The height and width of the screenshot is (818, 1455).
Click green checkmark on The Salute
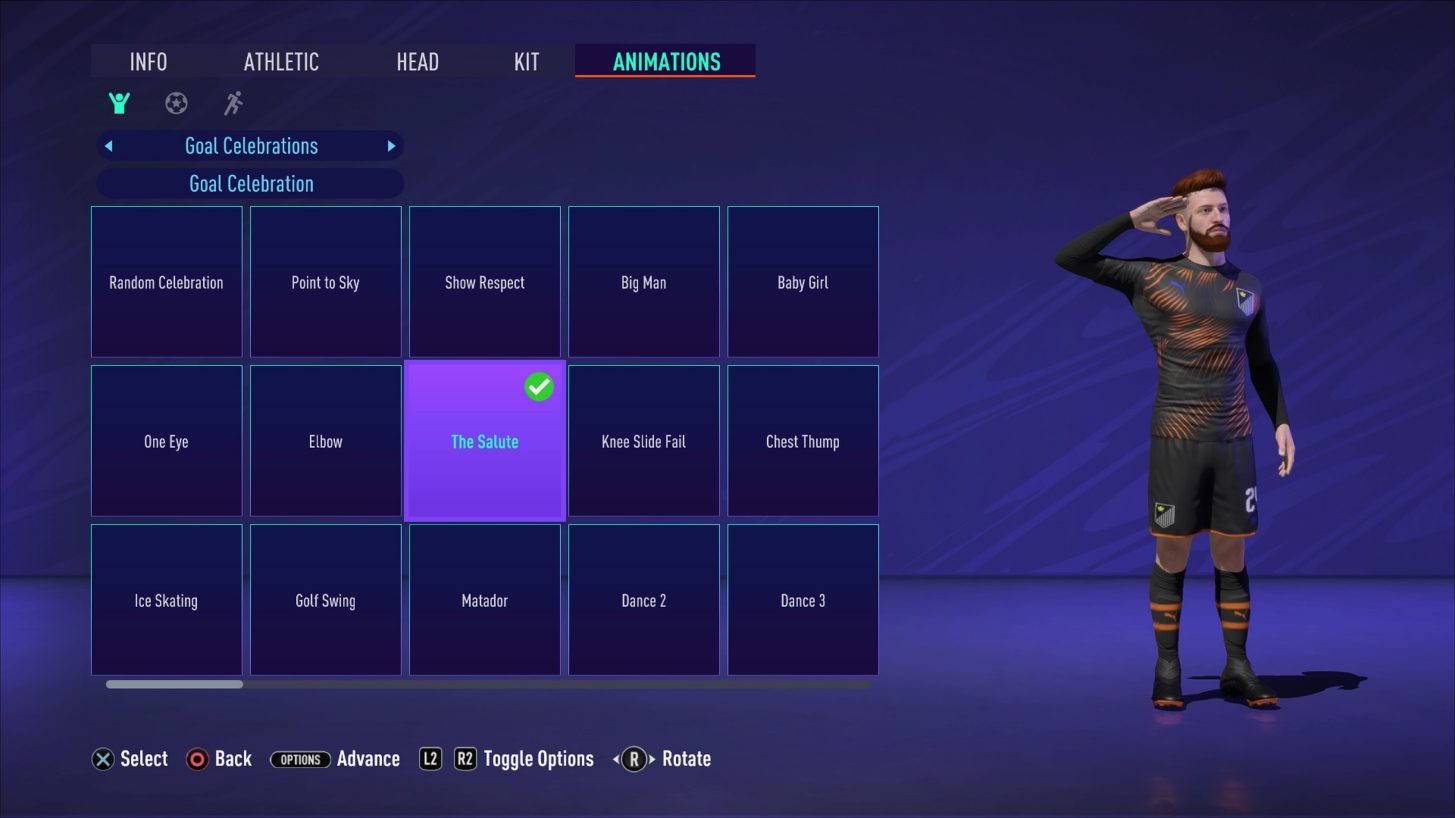pyautogui.click(x=539, y=386)
